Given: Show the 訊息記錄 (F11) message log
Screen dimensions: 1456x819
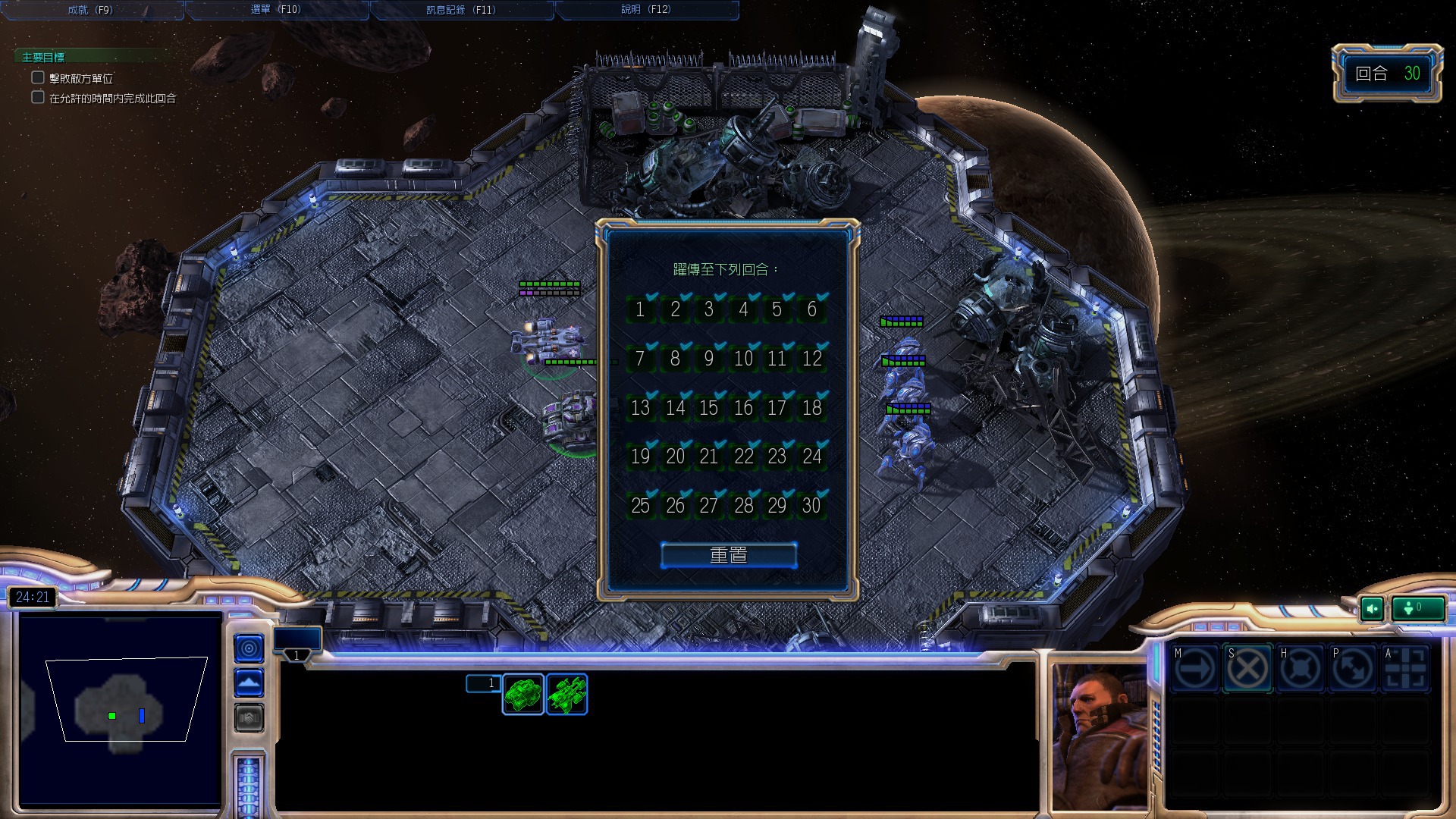Looking at the screenshot, I should (461, 10).
